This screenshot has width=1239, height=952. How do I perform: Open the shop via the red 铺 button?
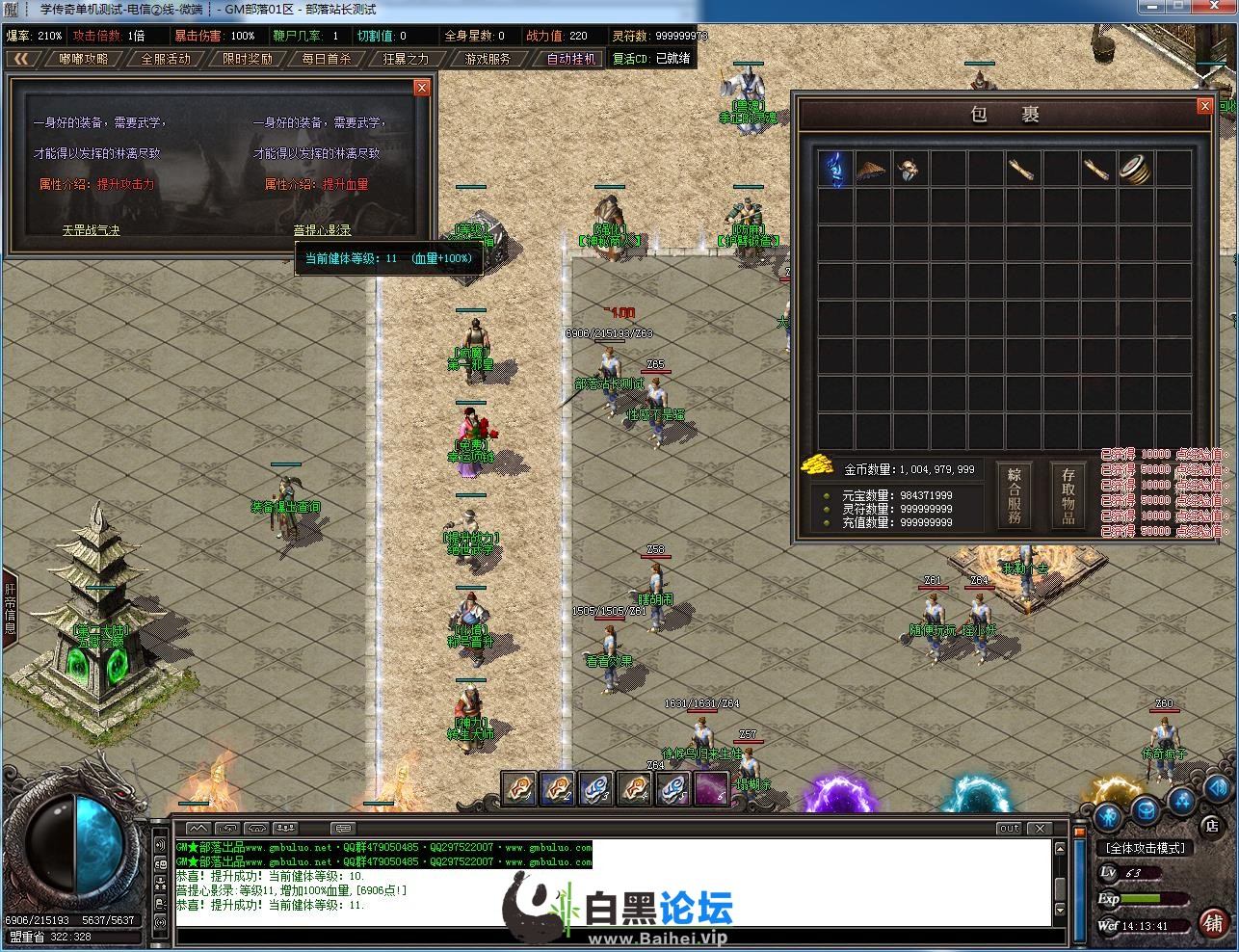1213,922
